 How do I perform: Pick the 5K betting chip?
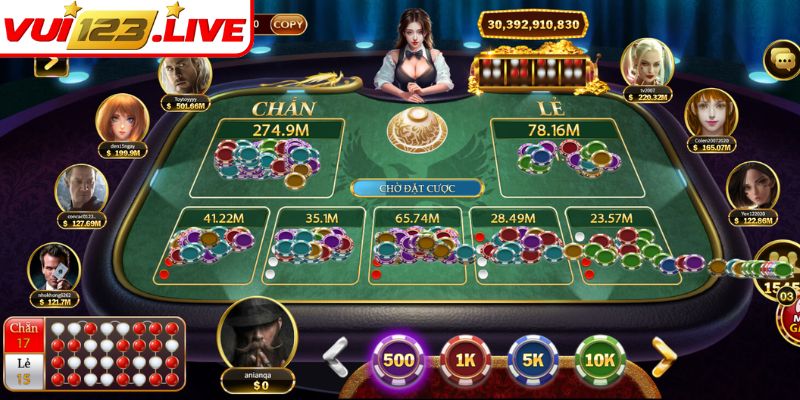[532, 360]
